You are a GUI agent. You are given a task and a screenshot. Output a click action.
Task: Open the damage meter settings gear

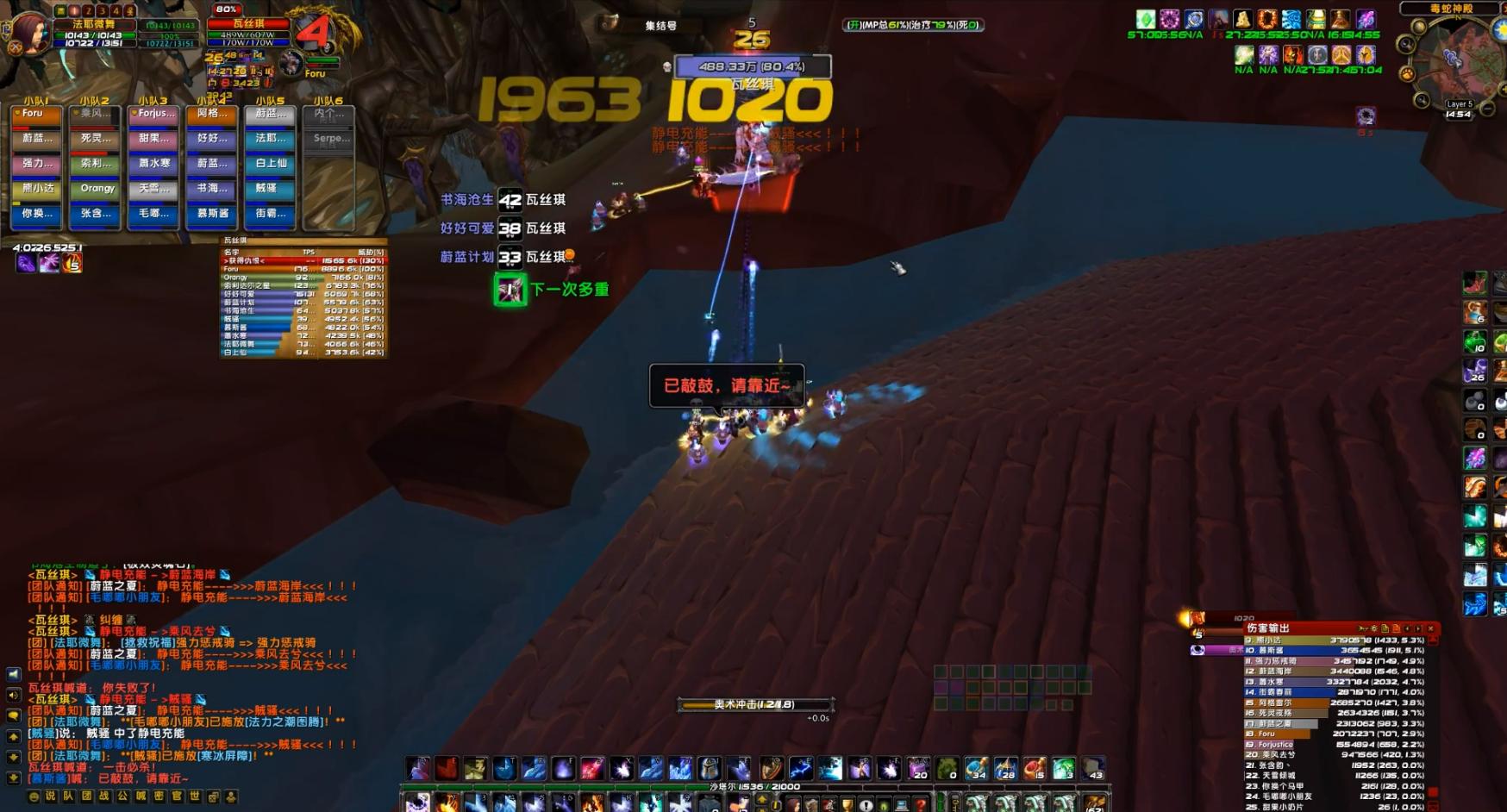1374,628
